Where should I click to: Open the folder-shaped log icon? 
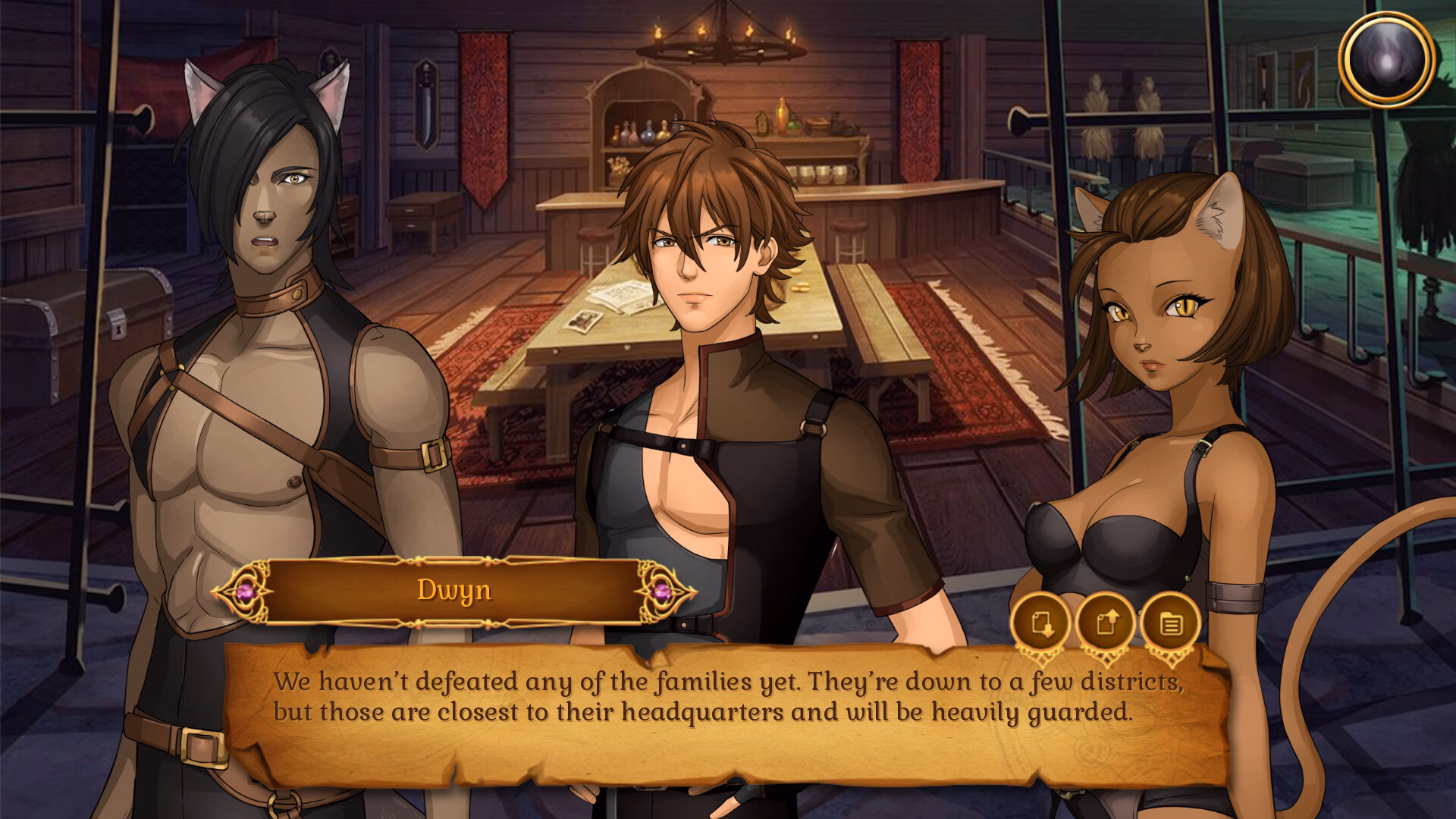coord(1171,624)
